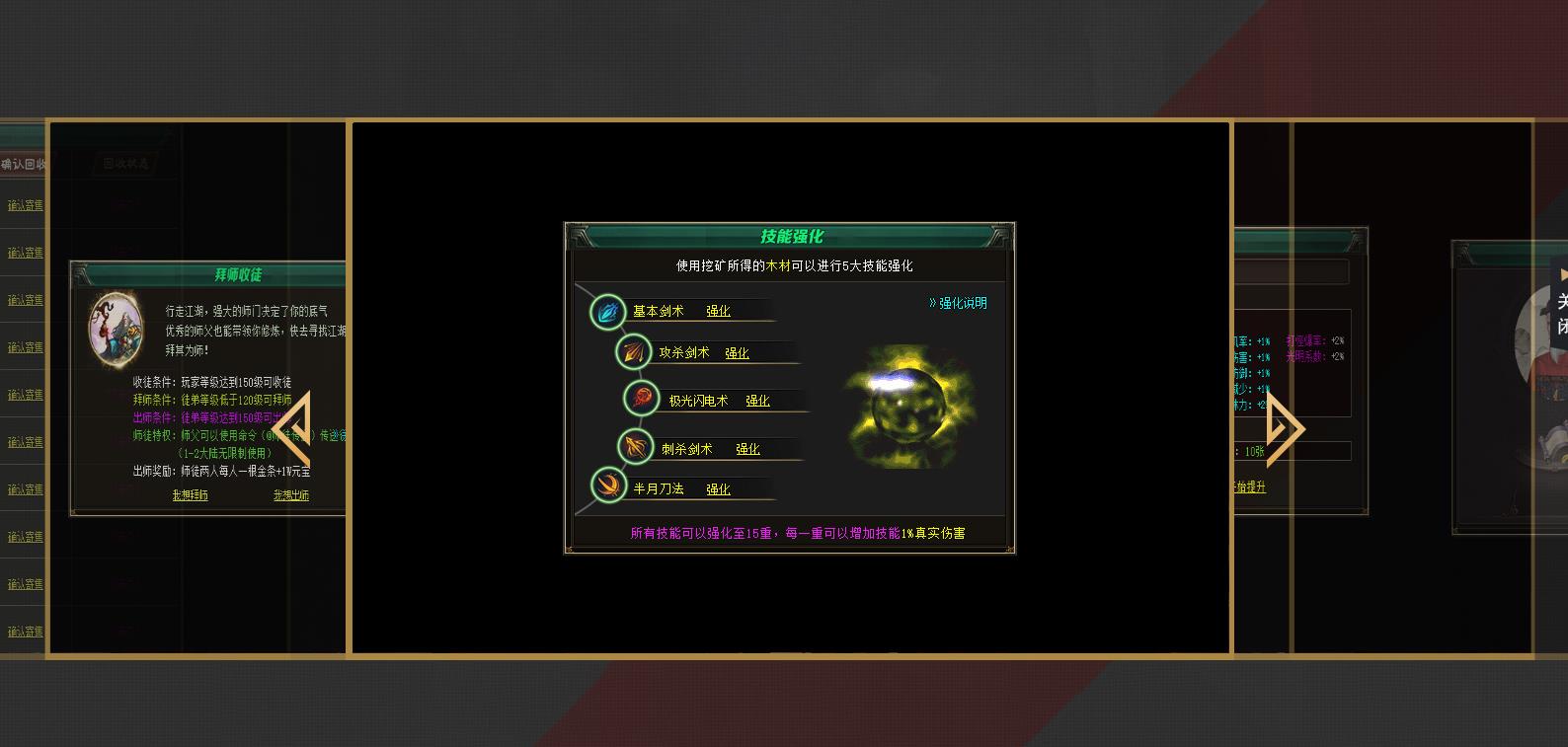Click 强化 next to 半月刀法
1568x747 pixels.
(x=720, y=487)
